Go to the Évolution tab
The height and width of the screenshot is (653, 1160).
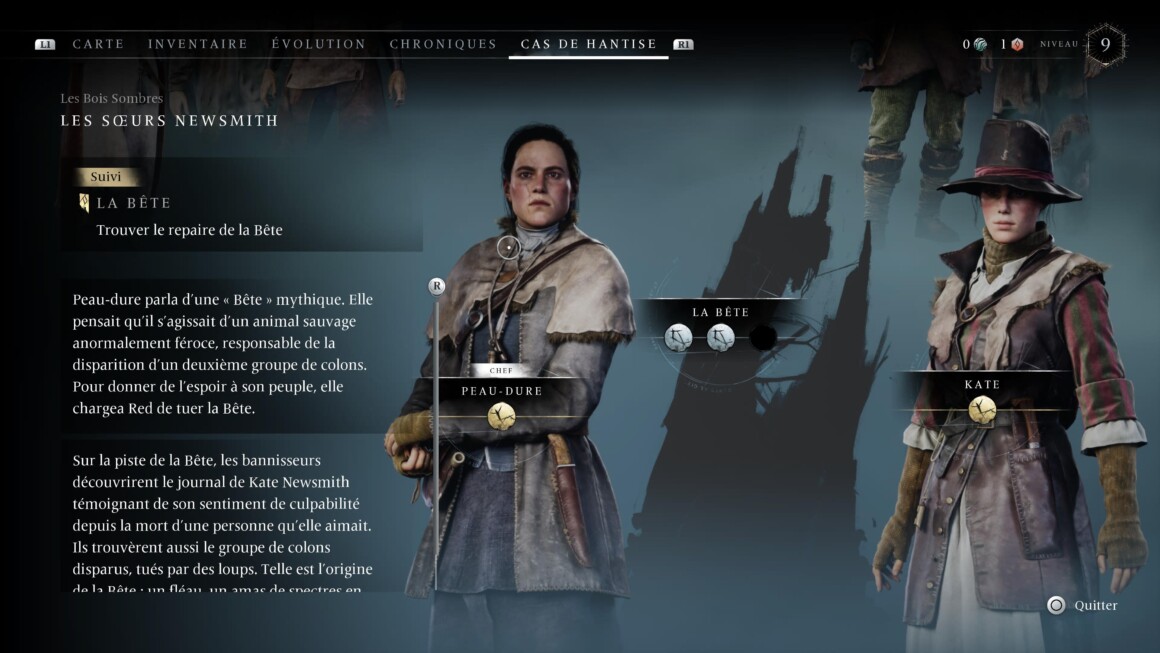point(319,44)
